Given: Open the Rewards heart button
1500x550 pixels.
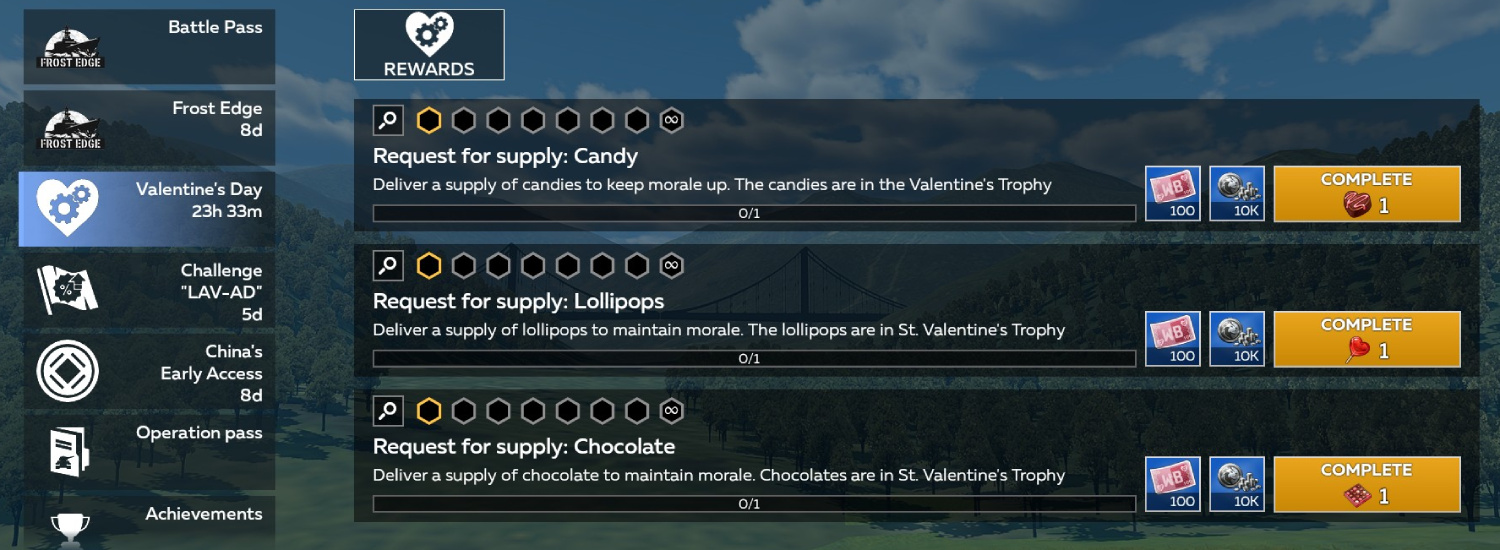Looking at the screenshot, I should (429, 44).
